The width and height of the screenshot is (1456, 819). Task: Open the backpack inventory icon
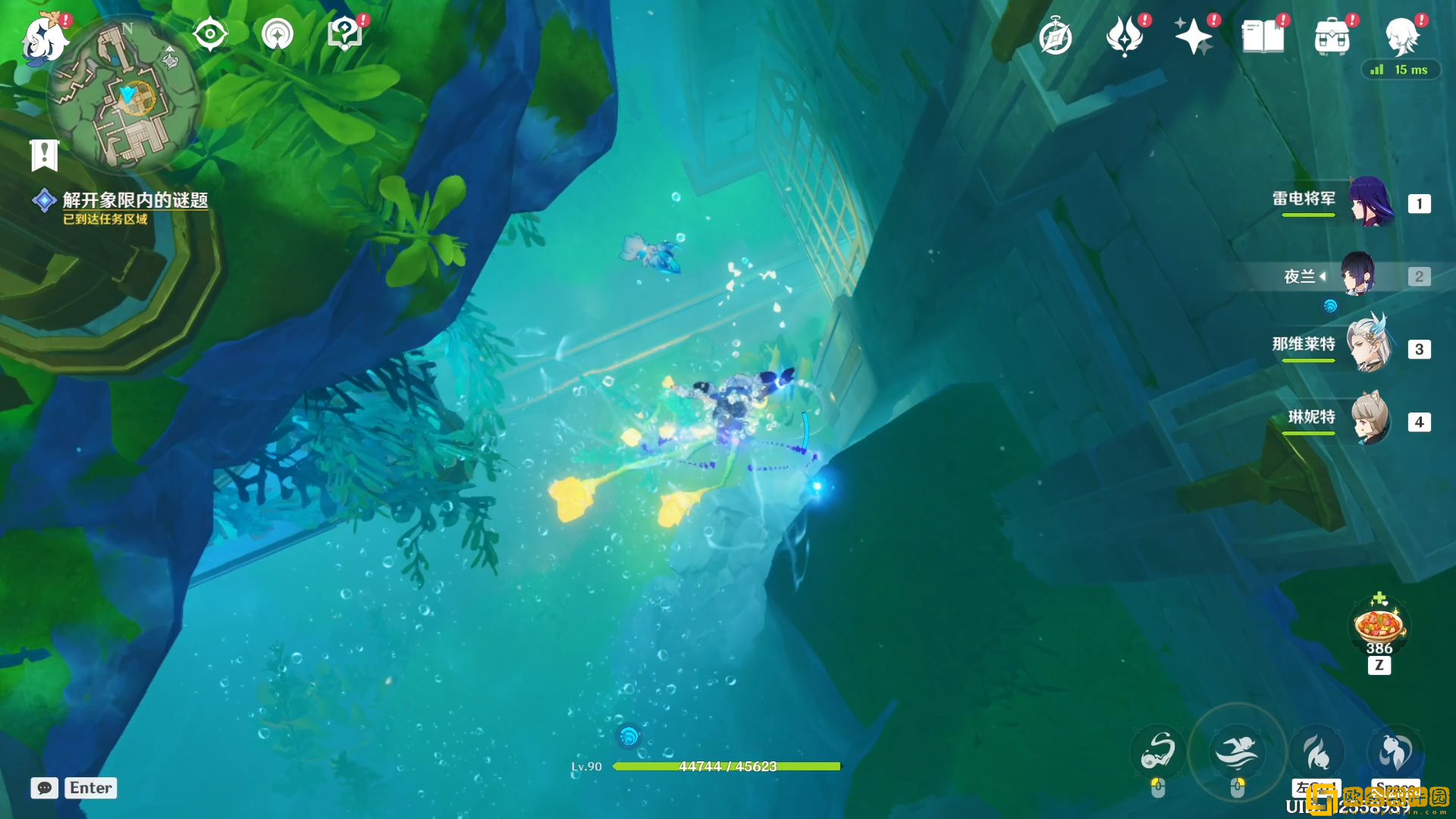1332,37
